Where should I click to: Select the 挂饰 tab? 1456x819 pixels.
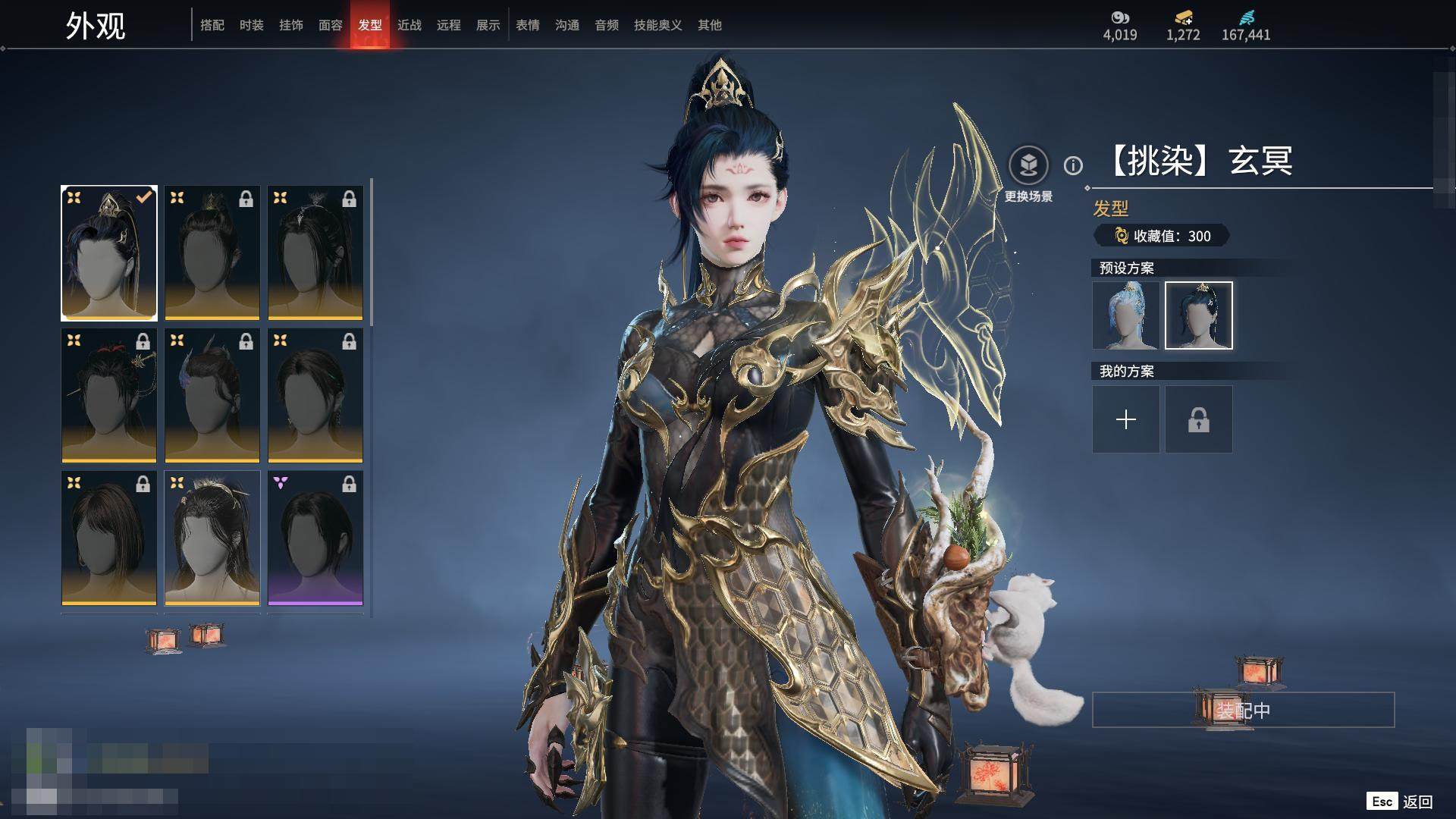pyautogui.click(x=291, y=25)
